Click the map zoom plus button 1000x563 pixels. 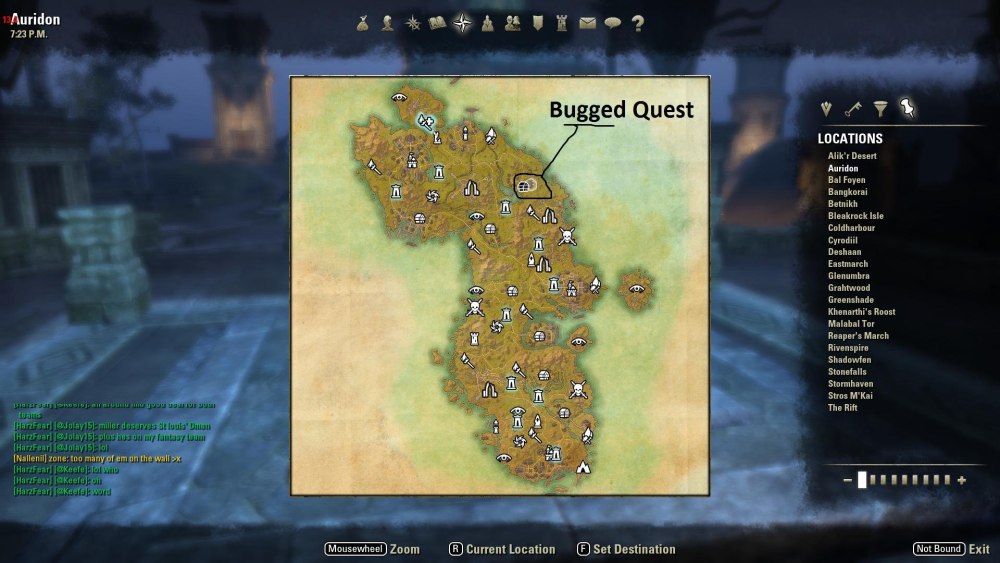pyautogui.click(x=962, y=480)
